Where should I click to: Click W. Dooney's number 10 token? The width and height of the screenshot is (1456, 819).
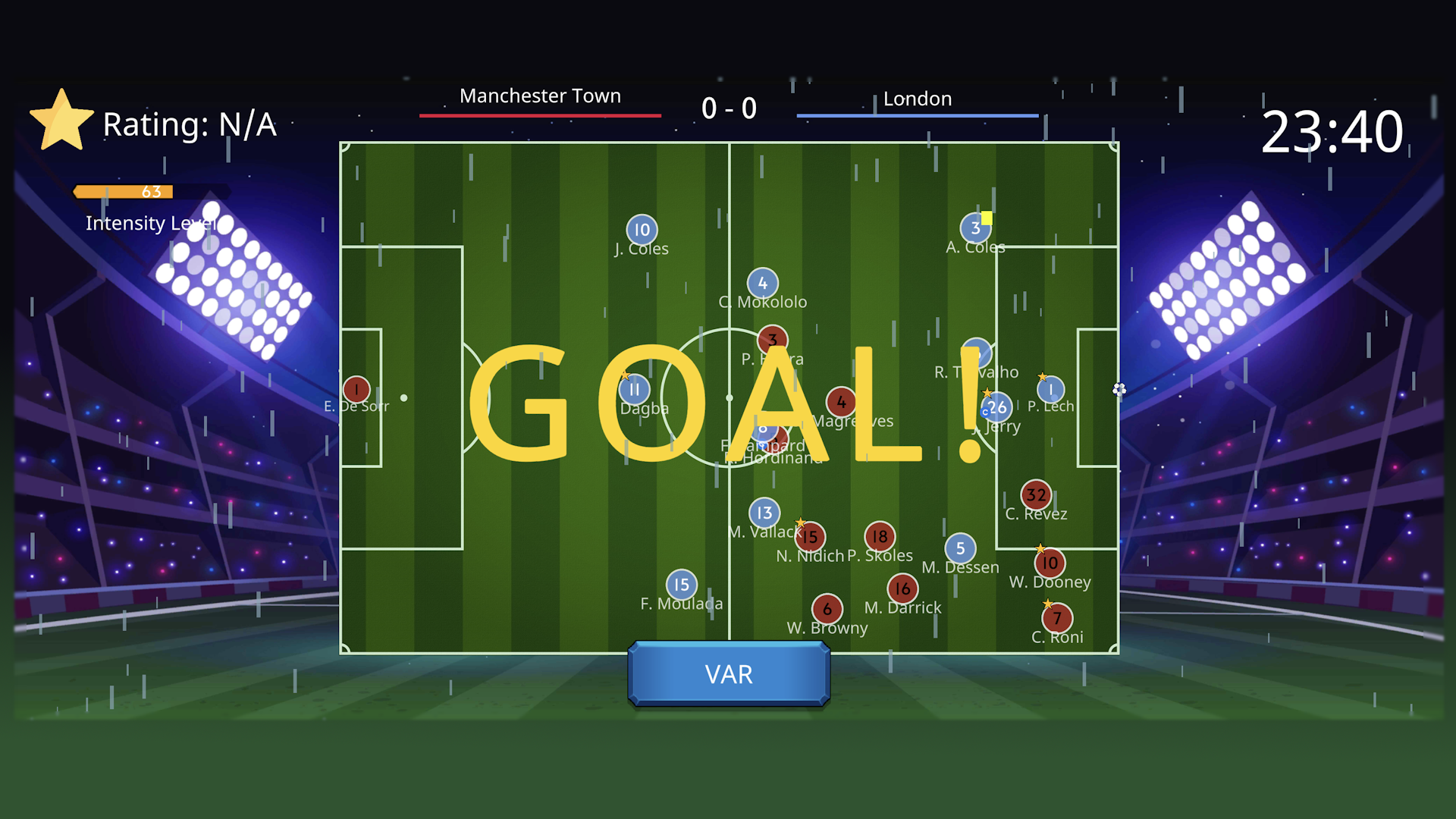pyautogui.click(x=1050, y=563)
